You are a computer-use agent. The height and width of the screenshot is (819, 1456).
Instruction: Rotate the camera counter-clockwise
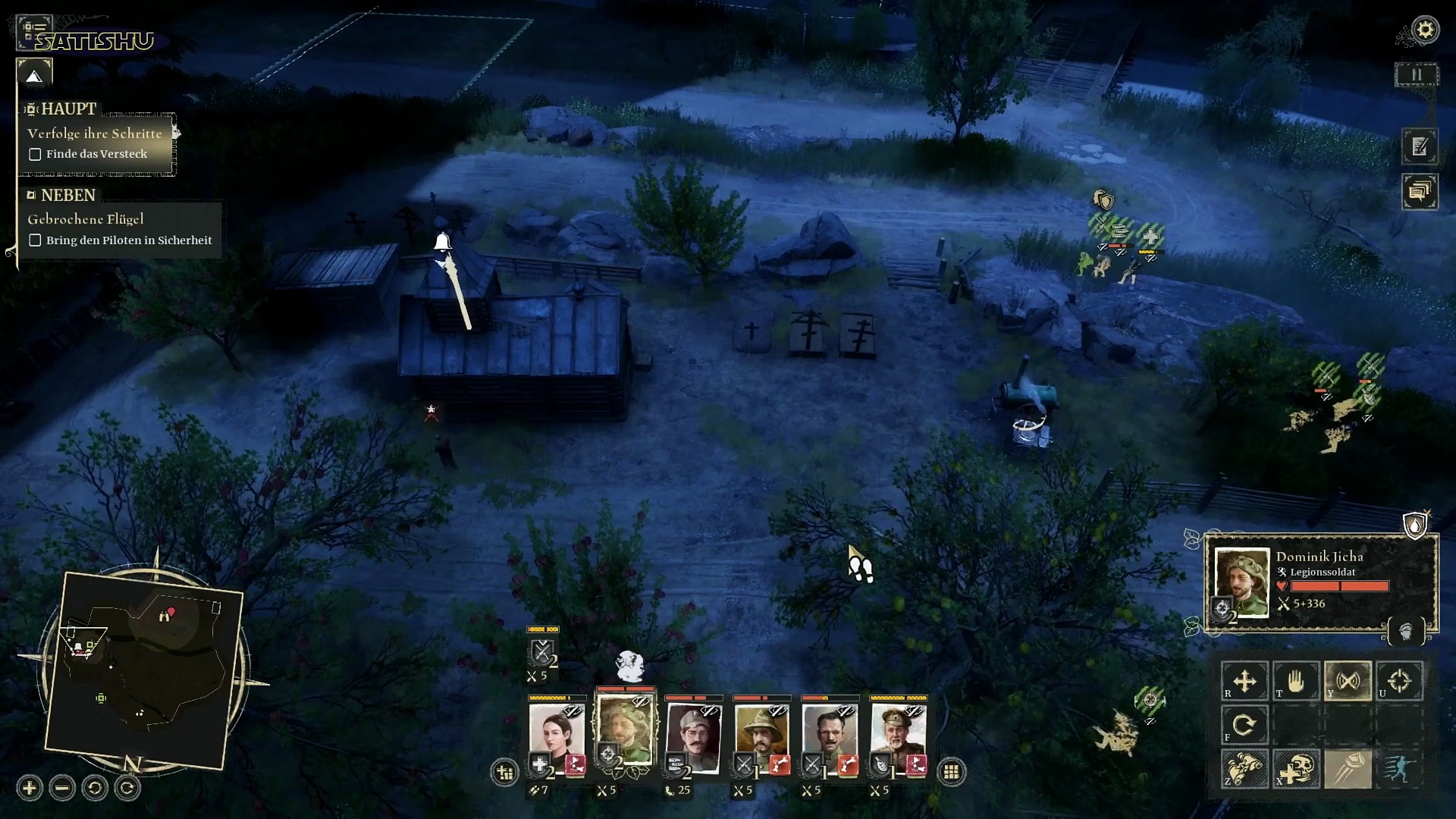[95, 788]
